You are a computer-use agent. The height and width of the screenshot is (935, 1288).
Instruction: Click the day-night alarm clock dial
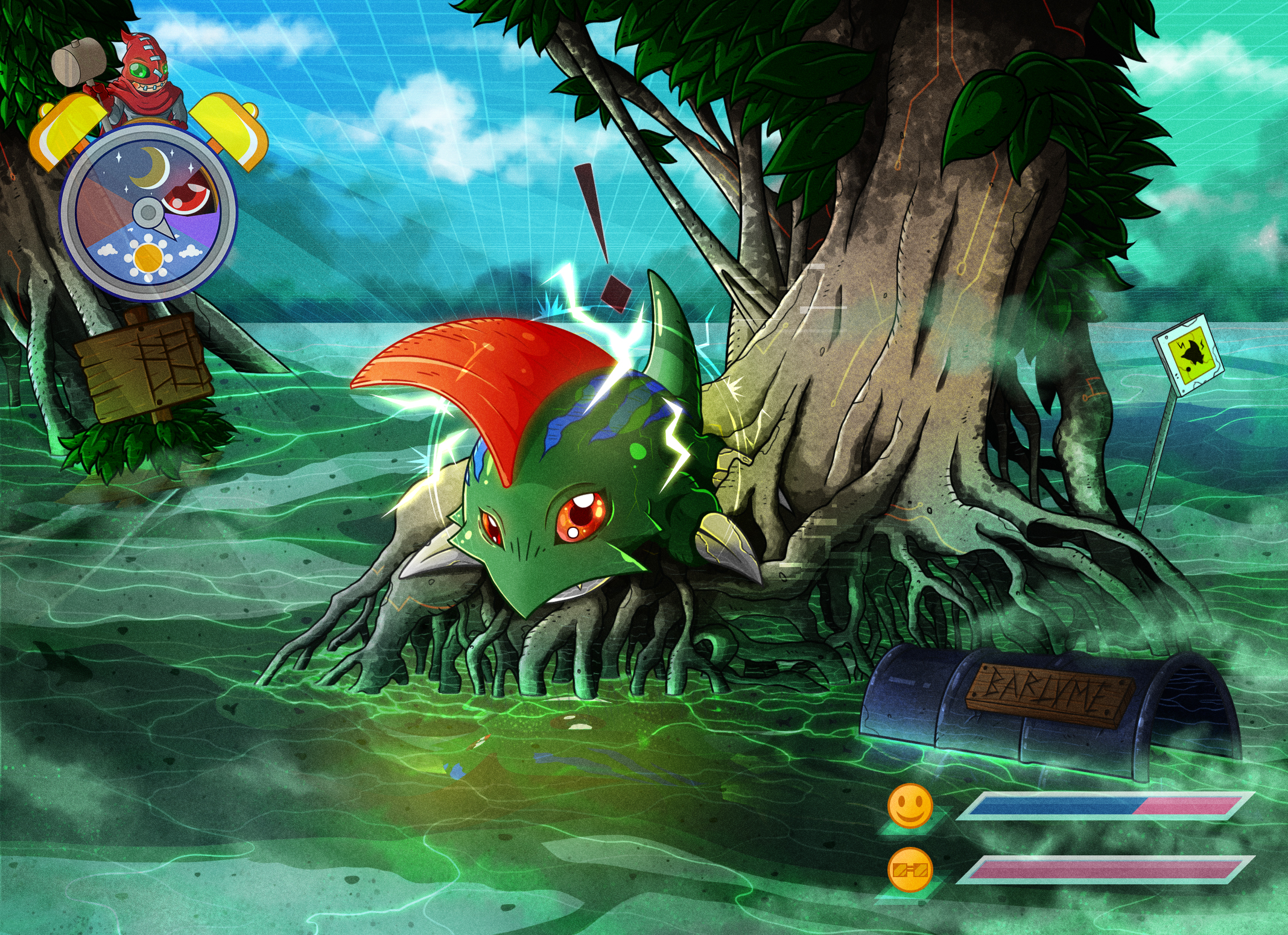coord(148,212)
